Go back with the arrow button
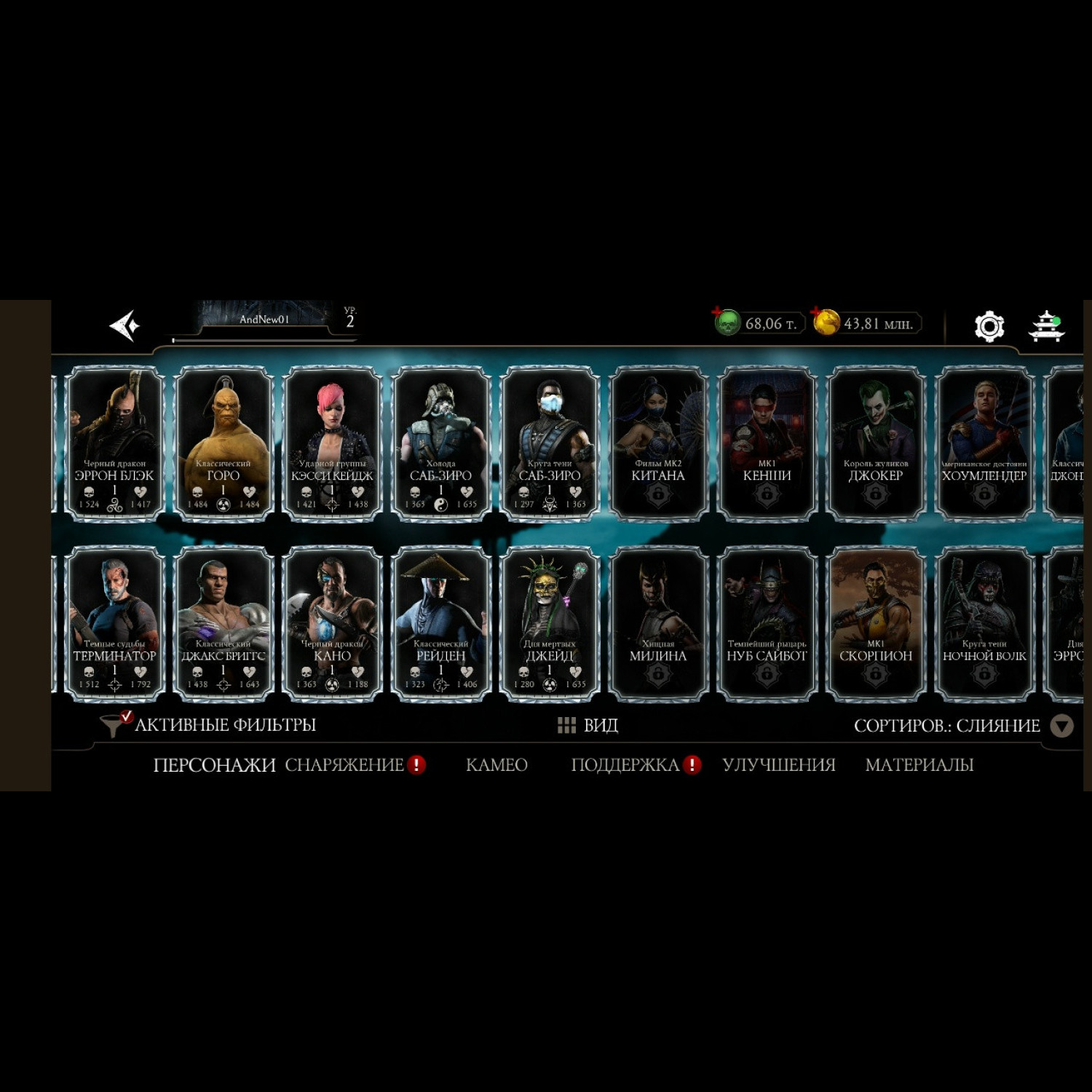Viewport: 1092px width, 1092px height. tap(124, 325)
